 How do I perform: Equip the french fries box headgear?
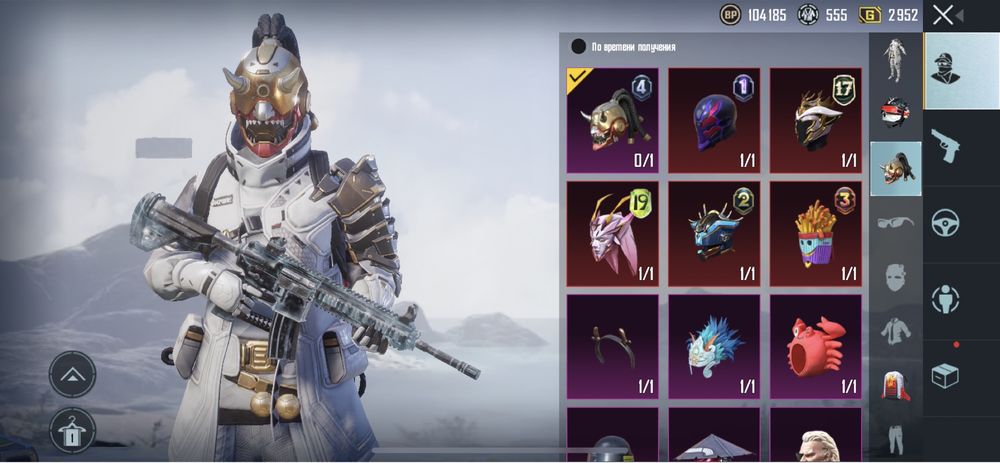(815, 233)
